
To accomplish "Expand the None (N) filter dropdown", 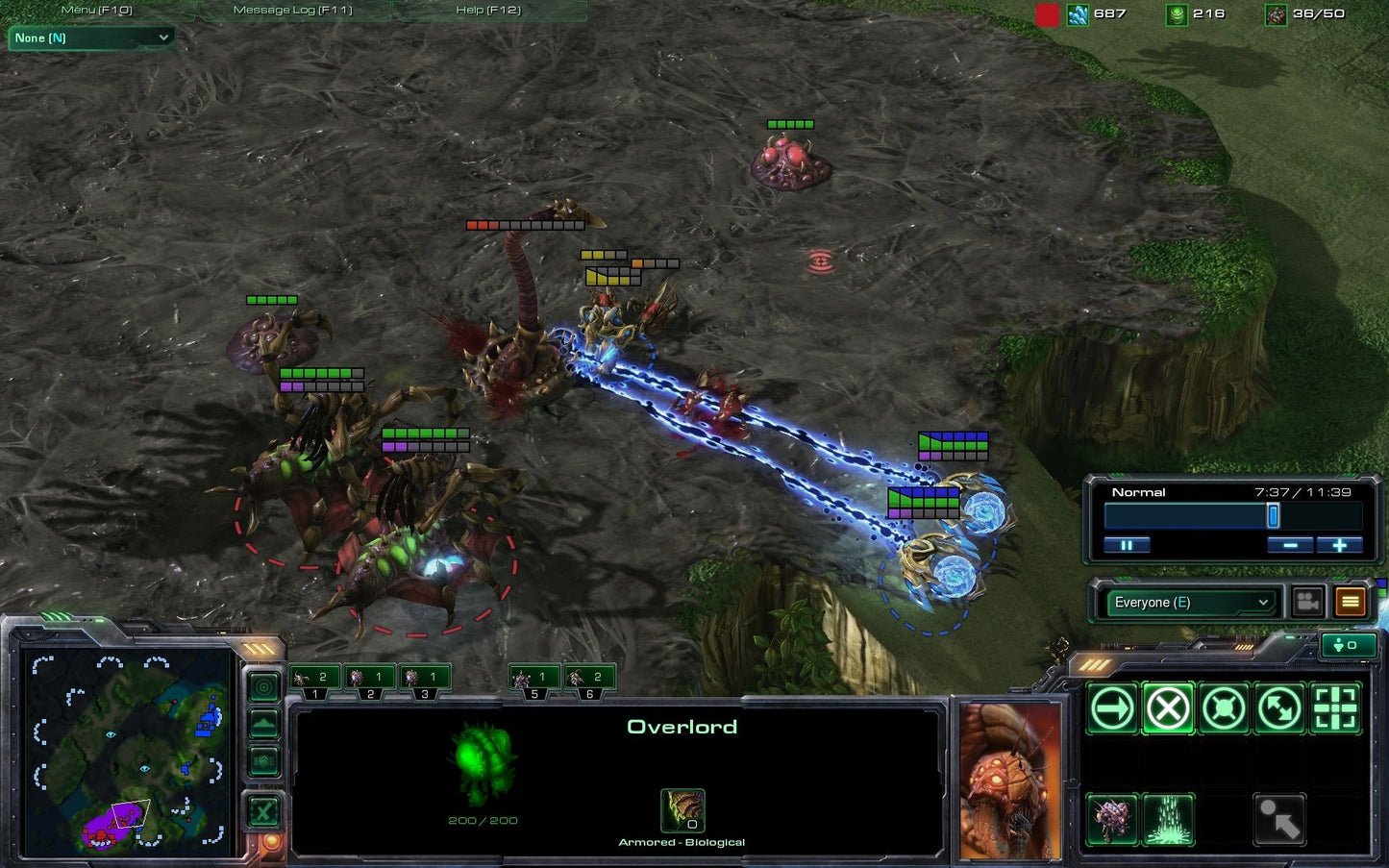I will click(x=91, y=38).
